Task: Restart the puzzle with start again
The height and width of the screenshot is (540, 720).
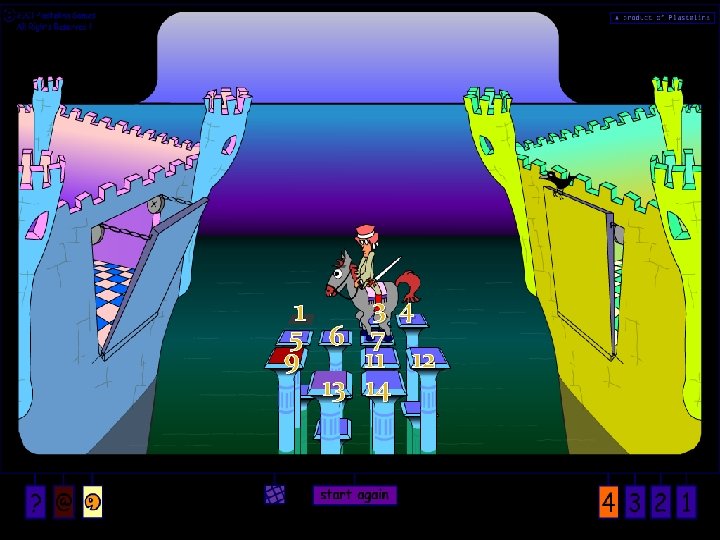Action: (354, 495)
